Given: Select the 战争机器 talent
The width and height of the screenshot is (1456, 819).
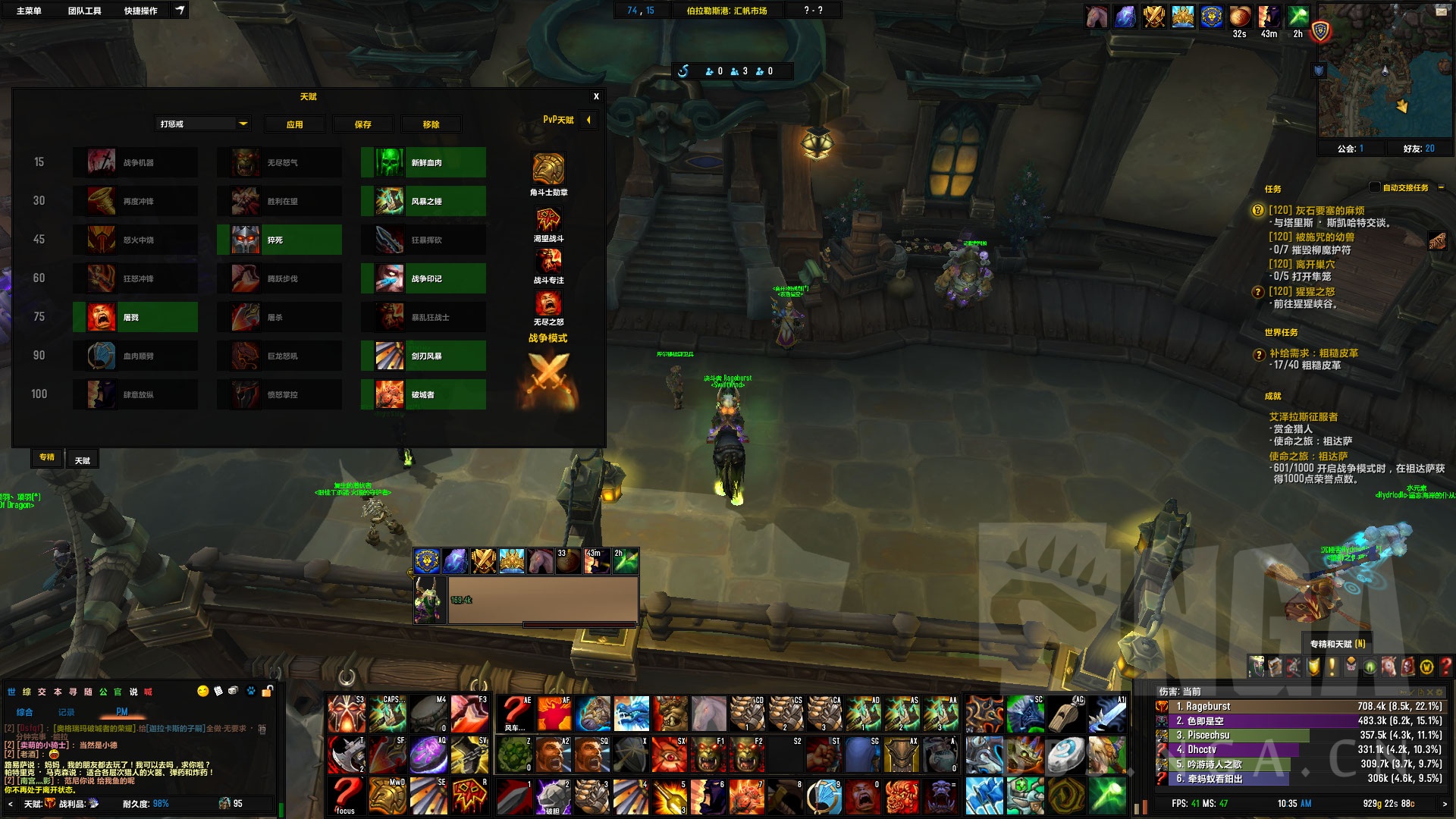Looking at the screenshot, I should pyautogui.click(x=135, y=162).
